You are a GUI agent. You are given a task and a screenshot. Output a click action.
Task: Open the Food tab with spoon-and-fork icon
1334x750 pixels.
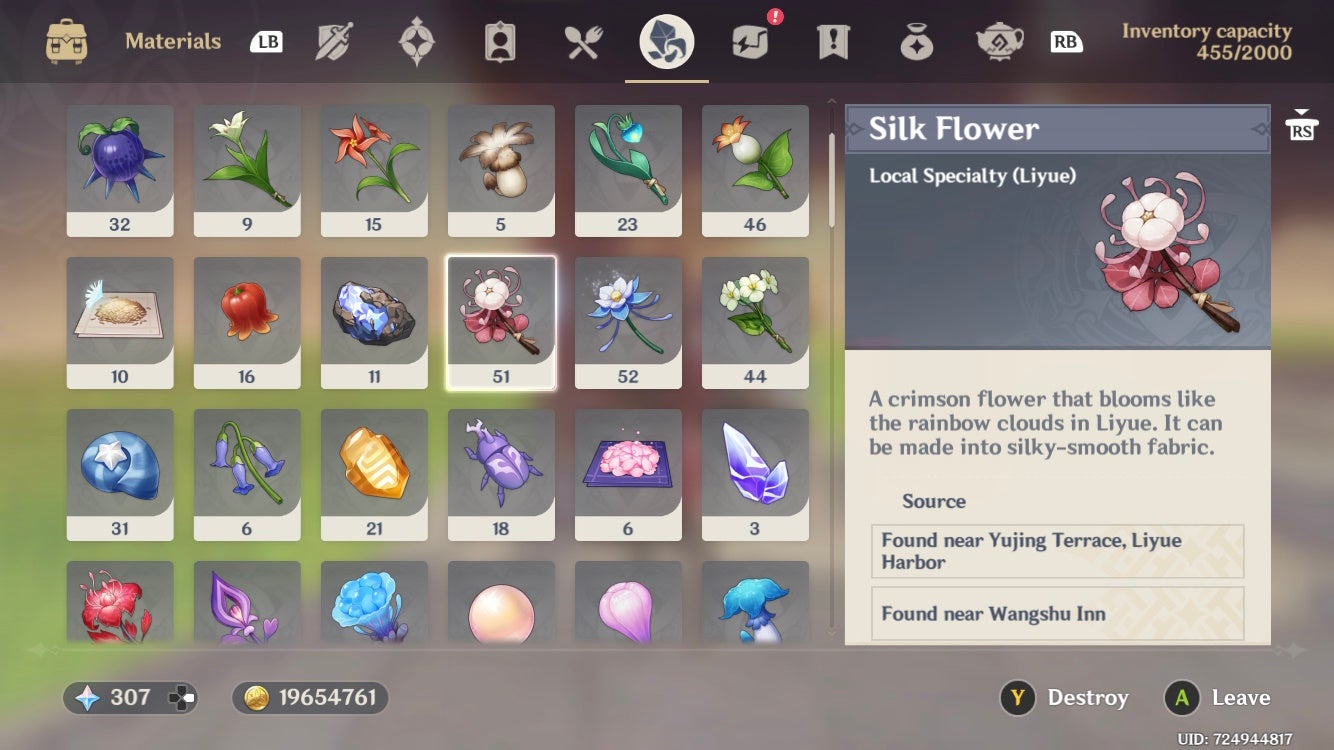583,42
